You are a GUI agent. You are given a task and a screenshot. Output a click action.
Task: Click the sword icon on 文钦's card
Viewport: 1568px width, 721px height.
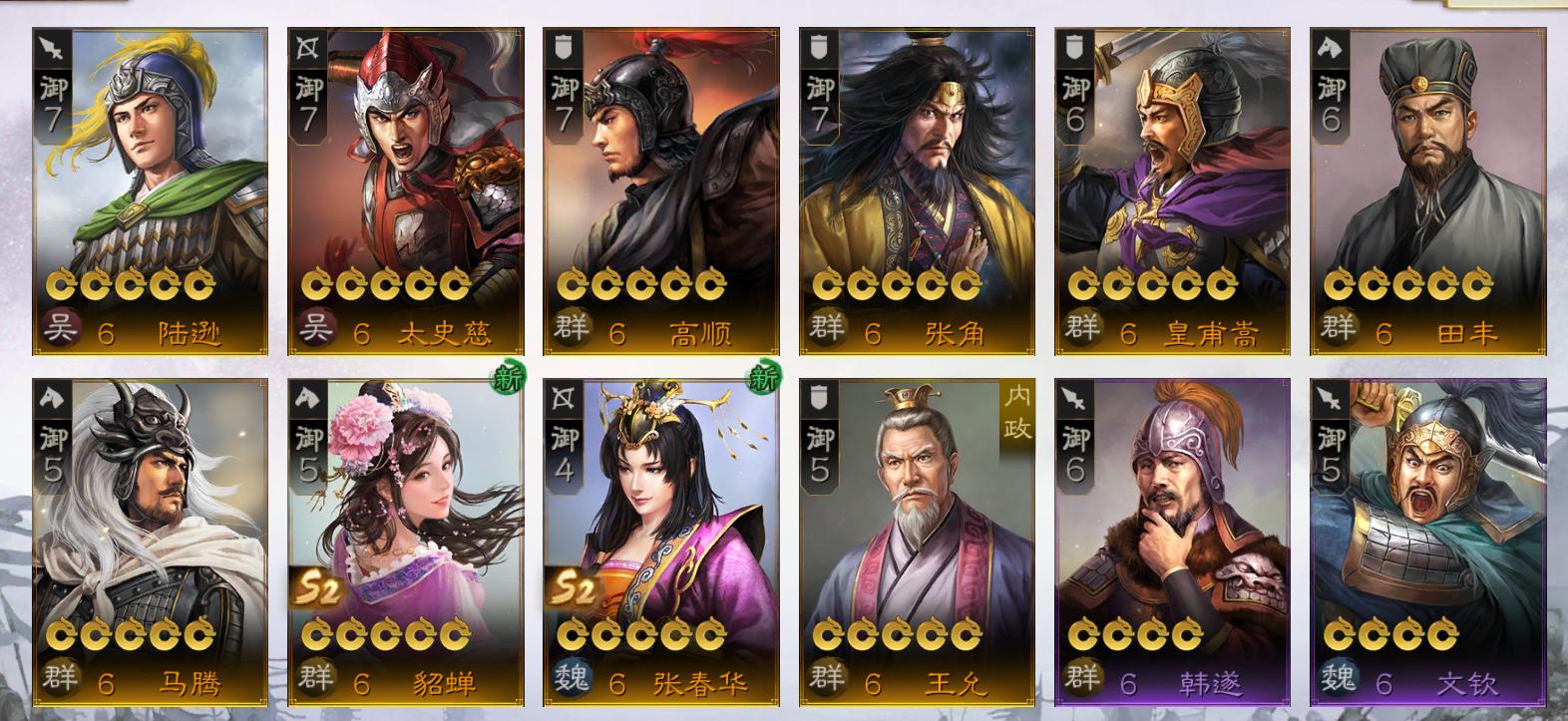pos(1330,398)
